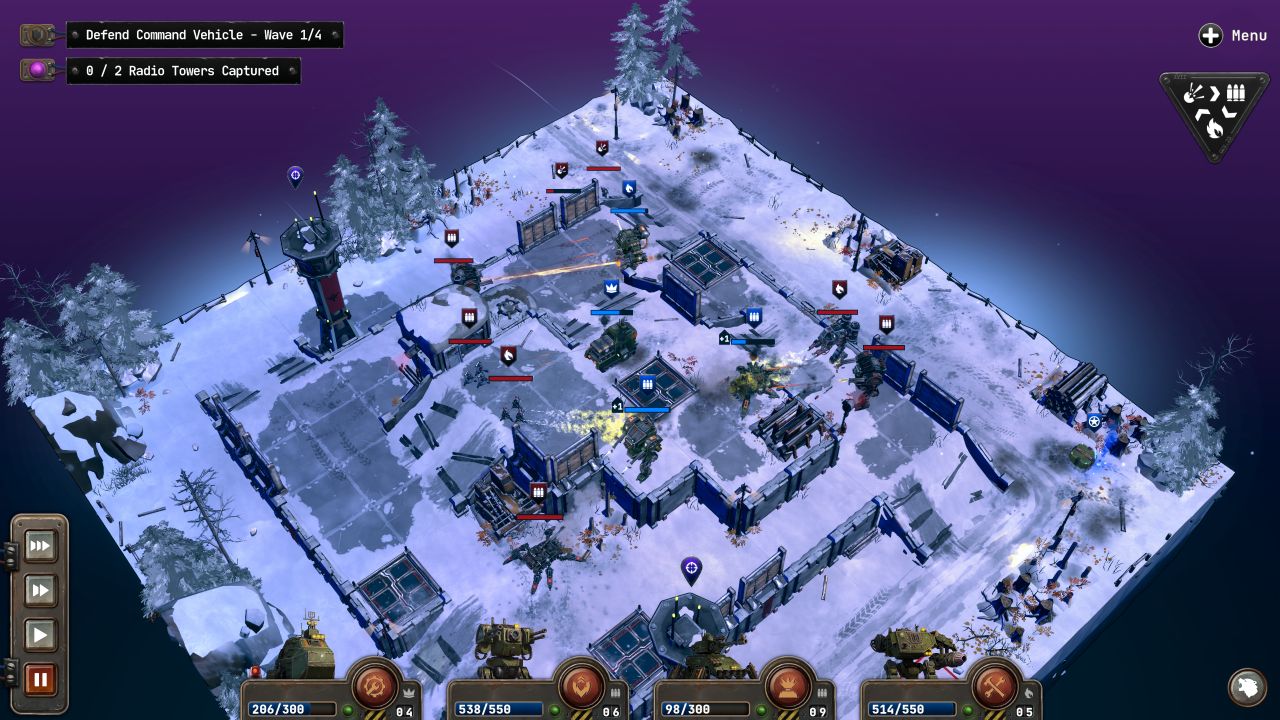Click the 0 / 2 Radio Towers Captured objective
Image resolution: width=1280 pixels, height=720 pixels.
184,71
